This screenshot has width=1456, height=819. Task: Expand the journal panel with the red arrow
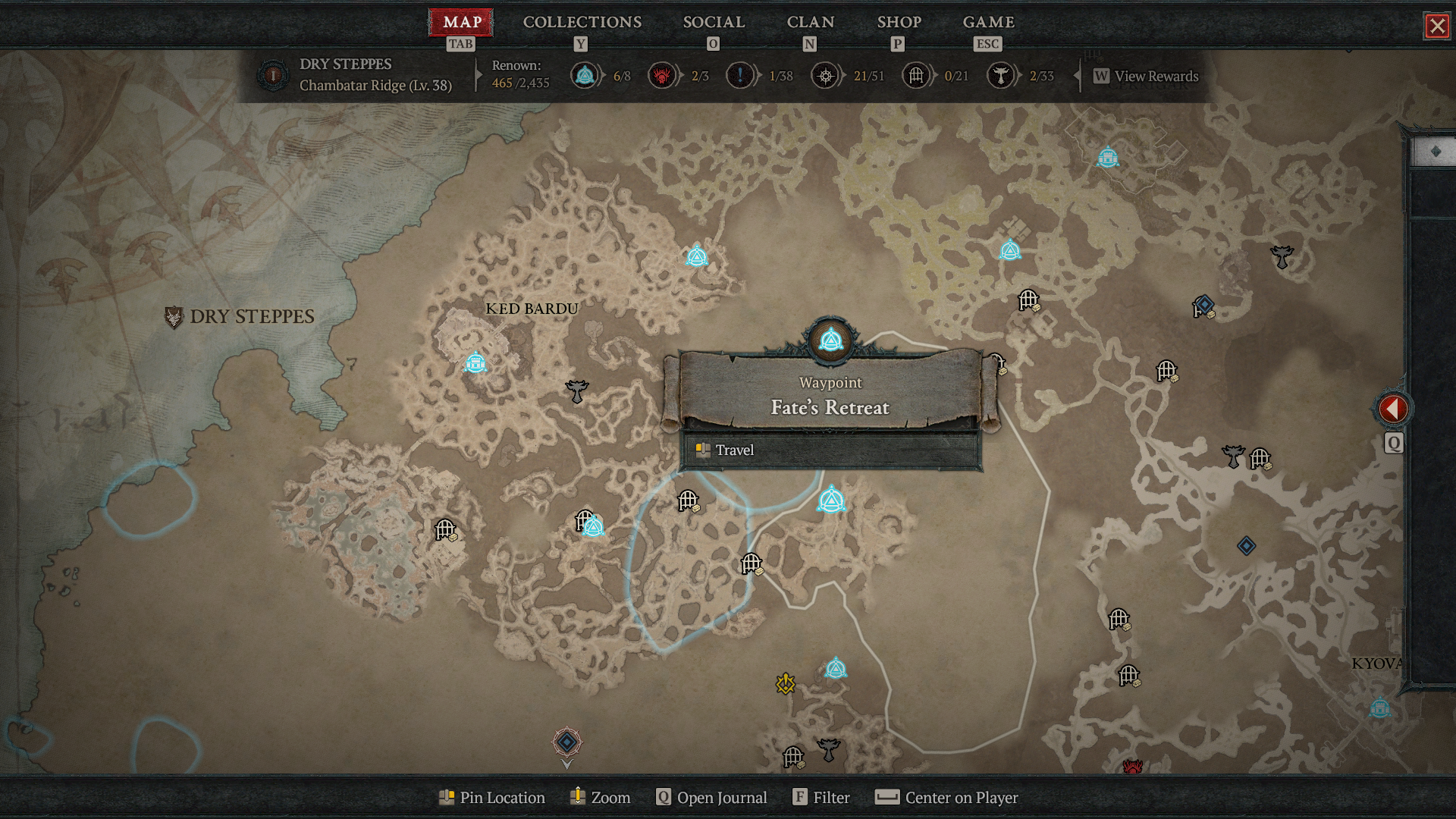(x=1394, y=408)
